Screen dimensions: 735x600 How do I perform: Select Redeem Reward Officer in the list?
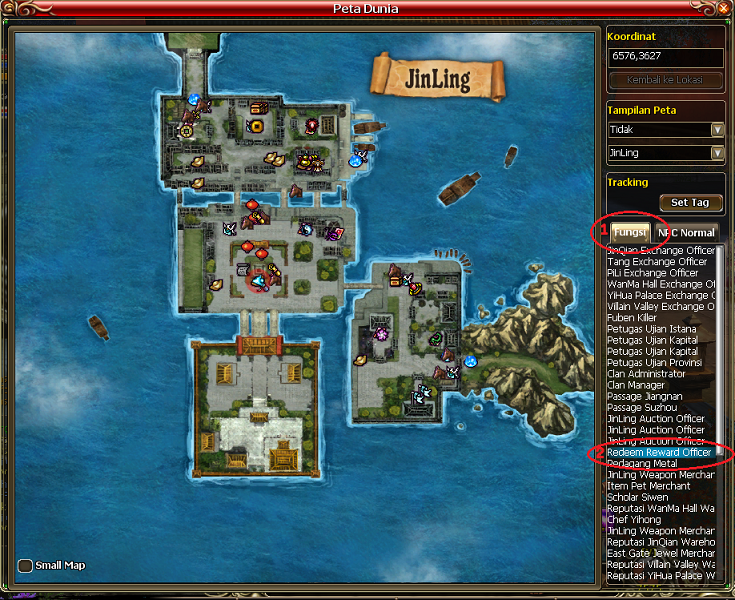tap(659, 453)
